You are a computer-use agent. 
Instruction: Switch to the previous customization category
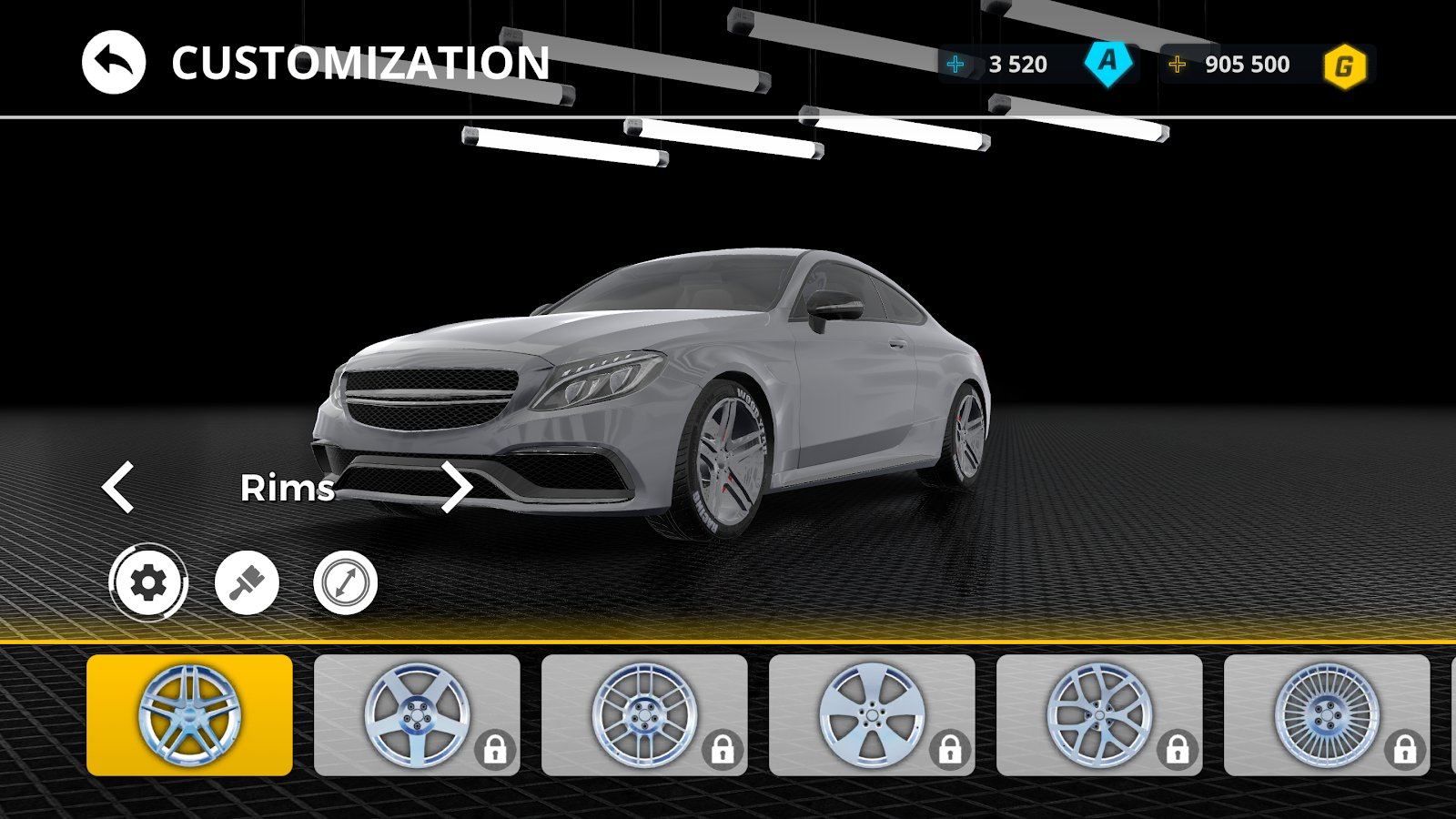pyautogui.click(x=118, y=487)
